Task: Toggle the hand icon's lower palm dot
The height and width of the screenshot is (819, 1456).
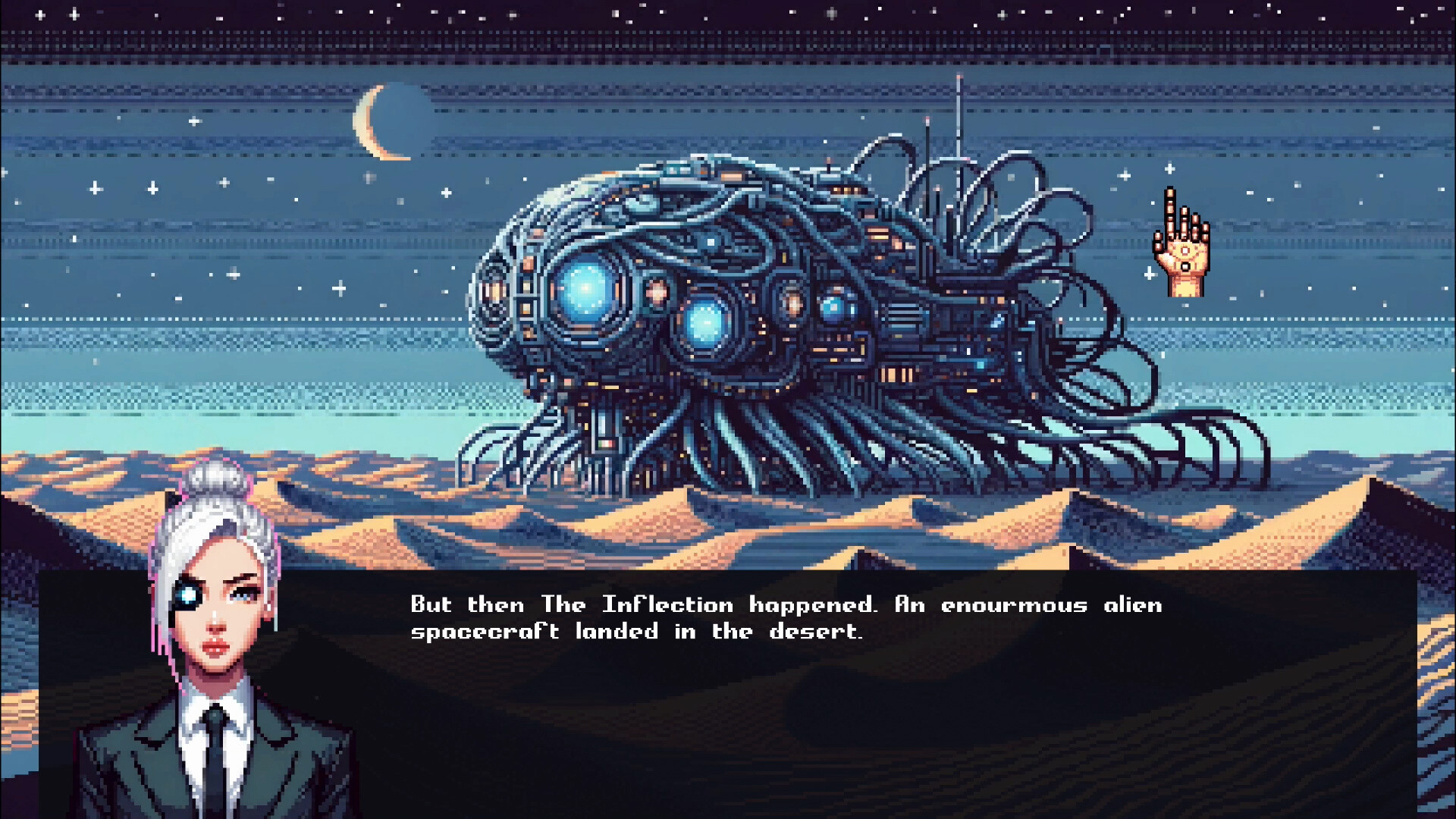Action: 1184,265
